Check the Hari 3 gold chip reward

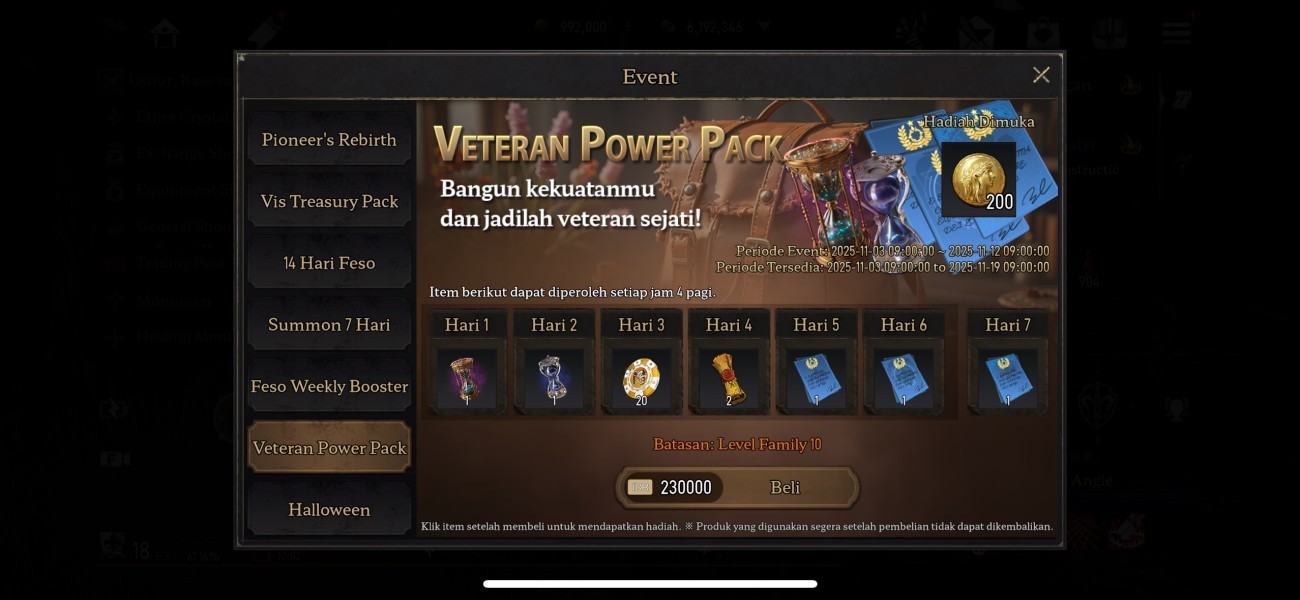tap(641, 378)
